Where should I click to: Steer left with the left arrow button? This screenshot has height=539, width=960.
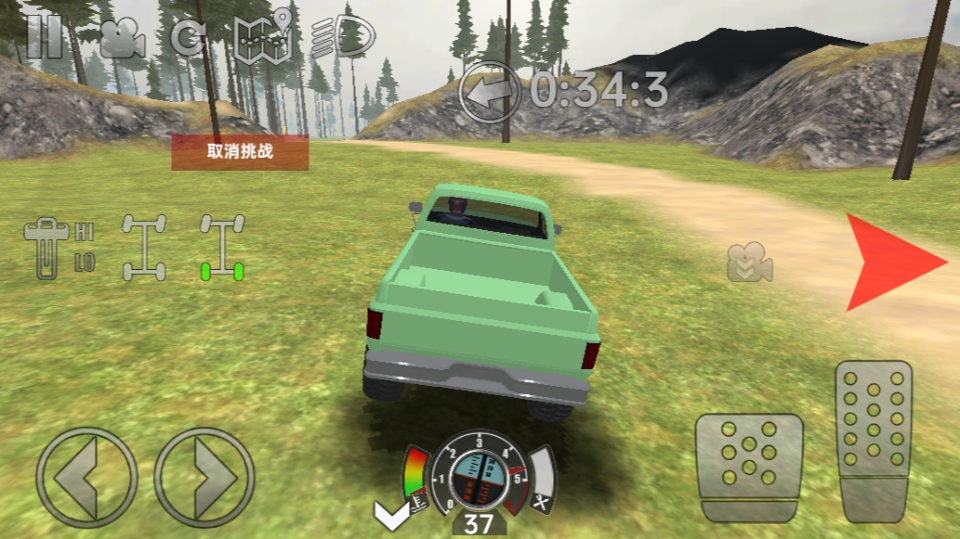point(86,478)
